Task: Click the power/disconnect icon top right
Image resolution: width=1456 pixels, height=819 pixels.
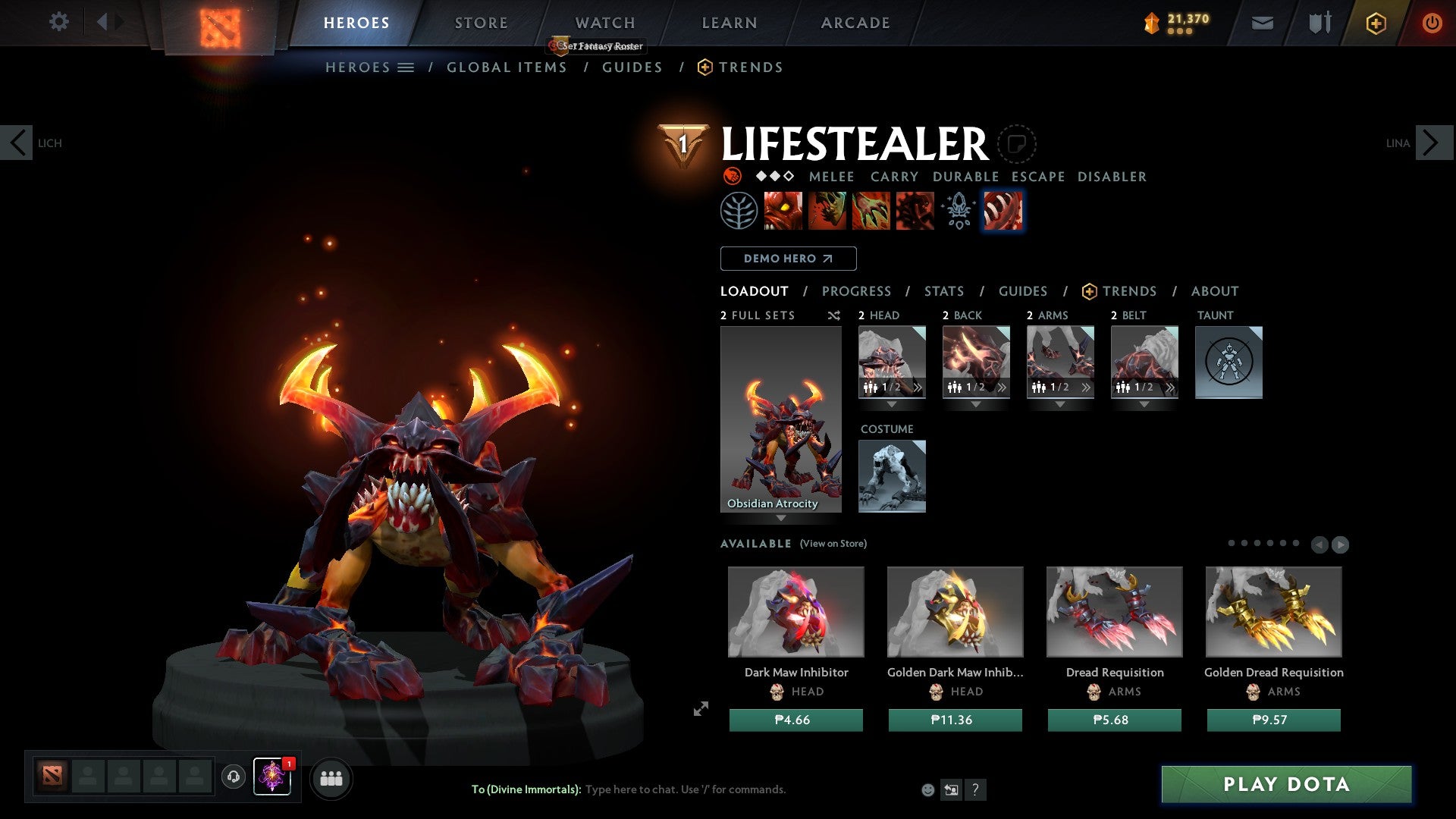Action: pyautogui.click(x=1432, y=23)
